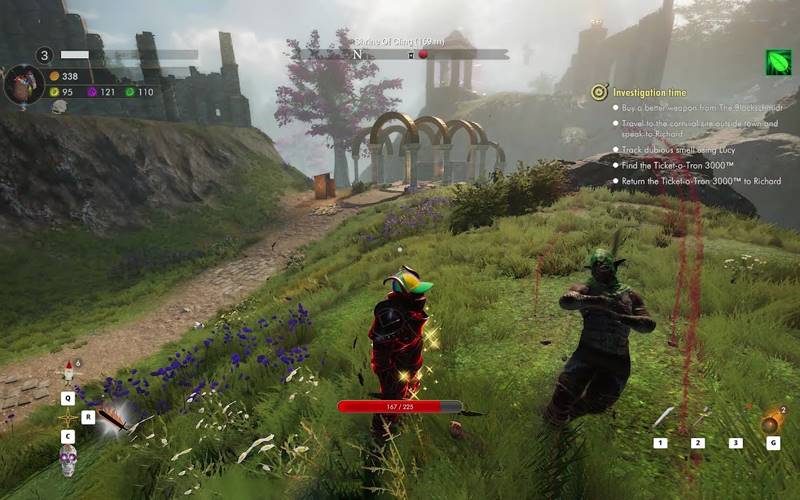Select the sword weapon in slot 1

click(663, 418)
